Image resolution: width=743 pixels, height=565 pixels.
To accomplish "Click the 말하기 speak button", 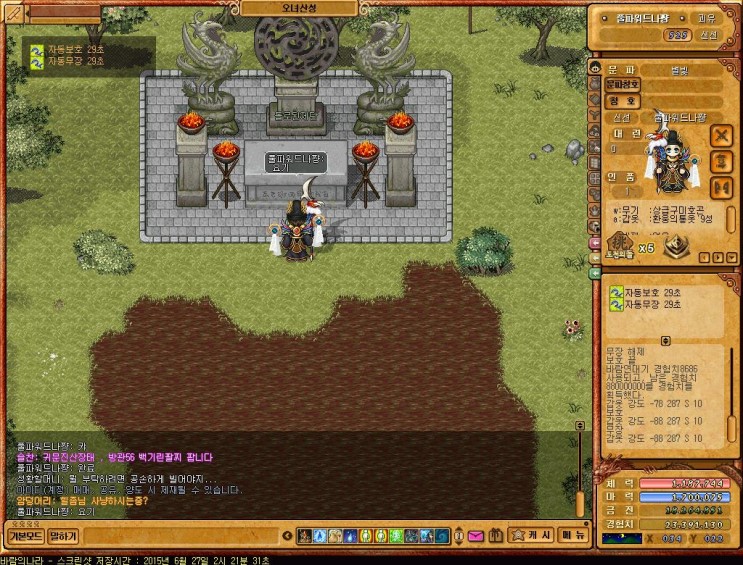I will pyautogui.click(x=63, y=536).
